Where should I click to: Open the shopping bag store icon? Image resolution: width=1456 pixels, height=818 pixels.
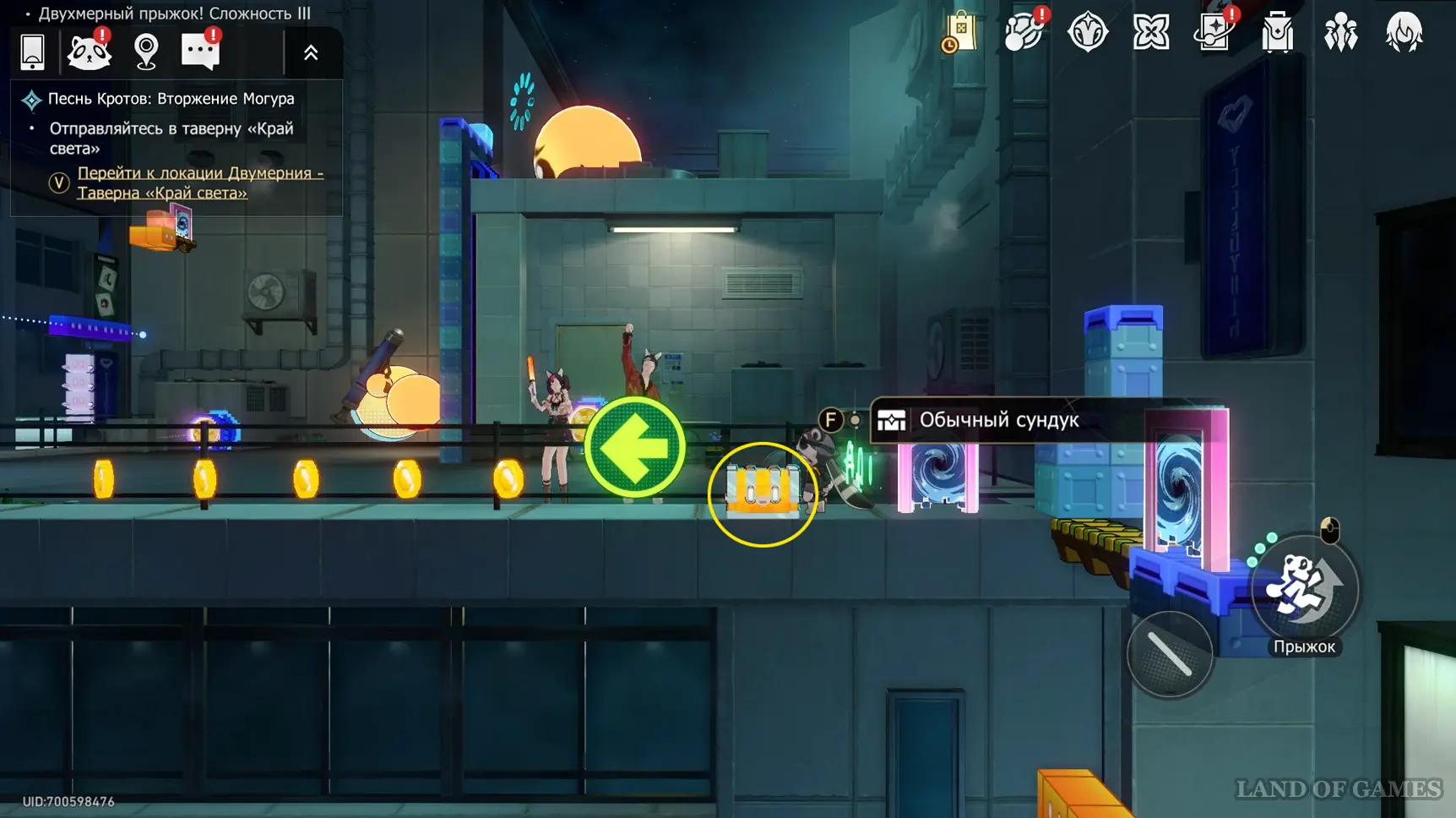point(960,33)
